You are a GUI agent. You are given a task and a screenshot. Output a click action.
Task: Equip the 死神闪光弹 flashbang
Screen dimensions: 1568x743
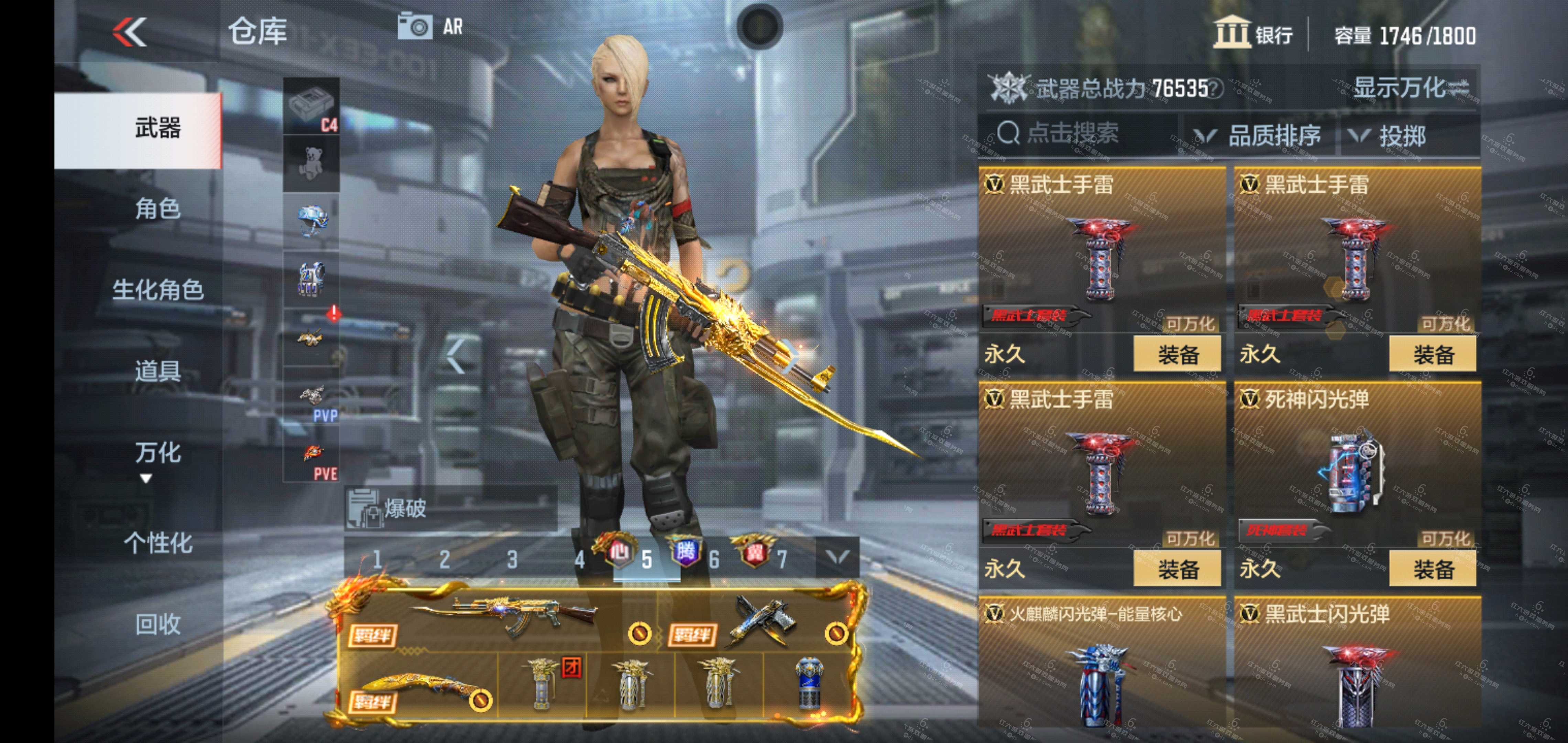[1432, 569]
